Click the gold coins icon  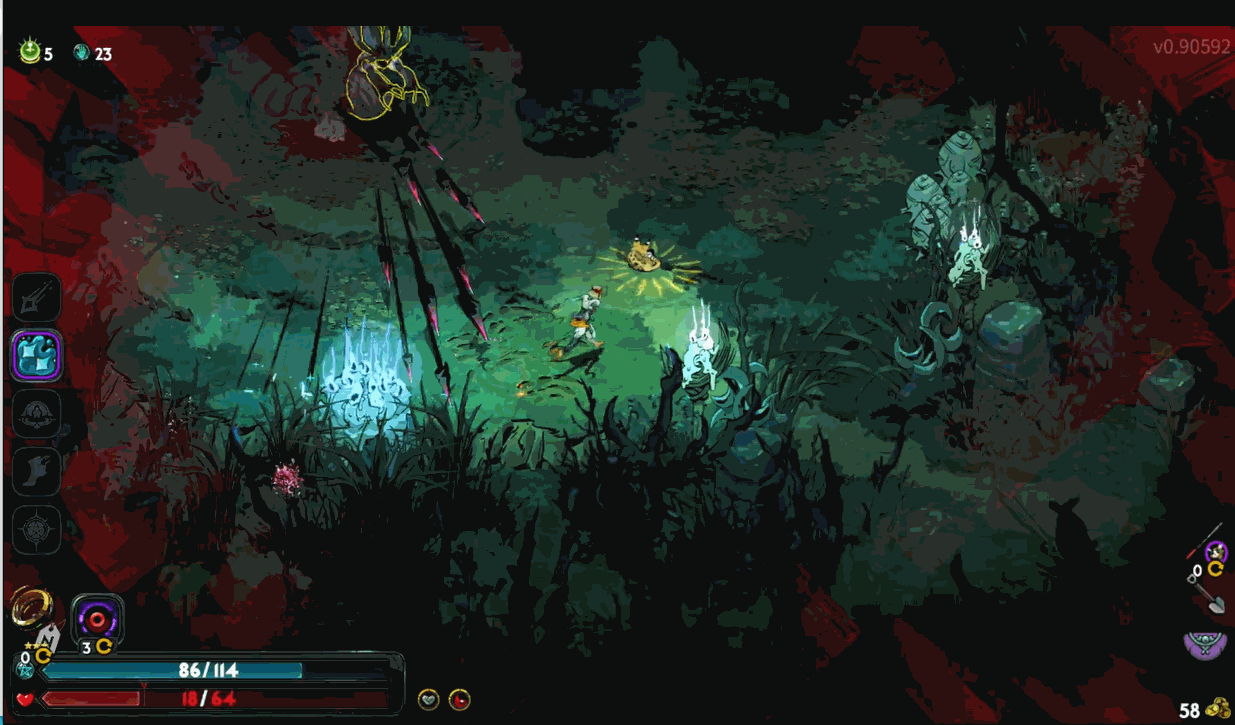click(1217, 709)
